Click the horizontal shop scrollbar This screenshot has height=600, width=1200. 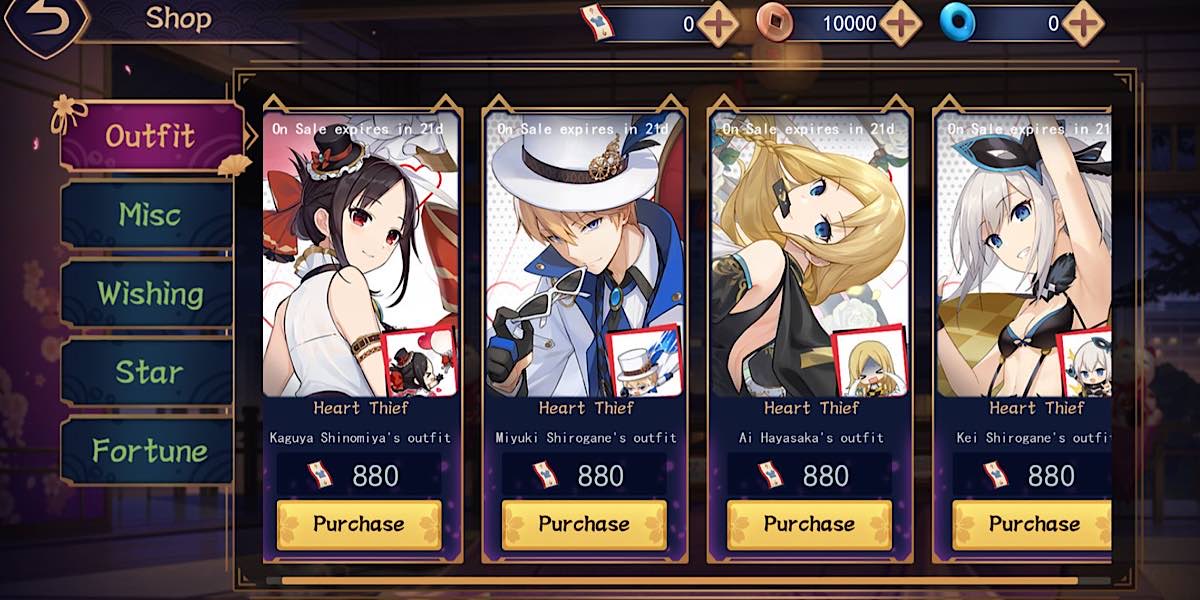pos(680,580)
